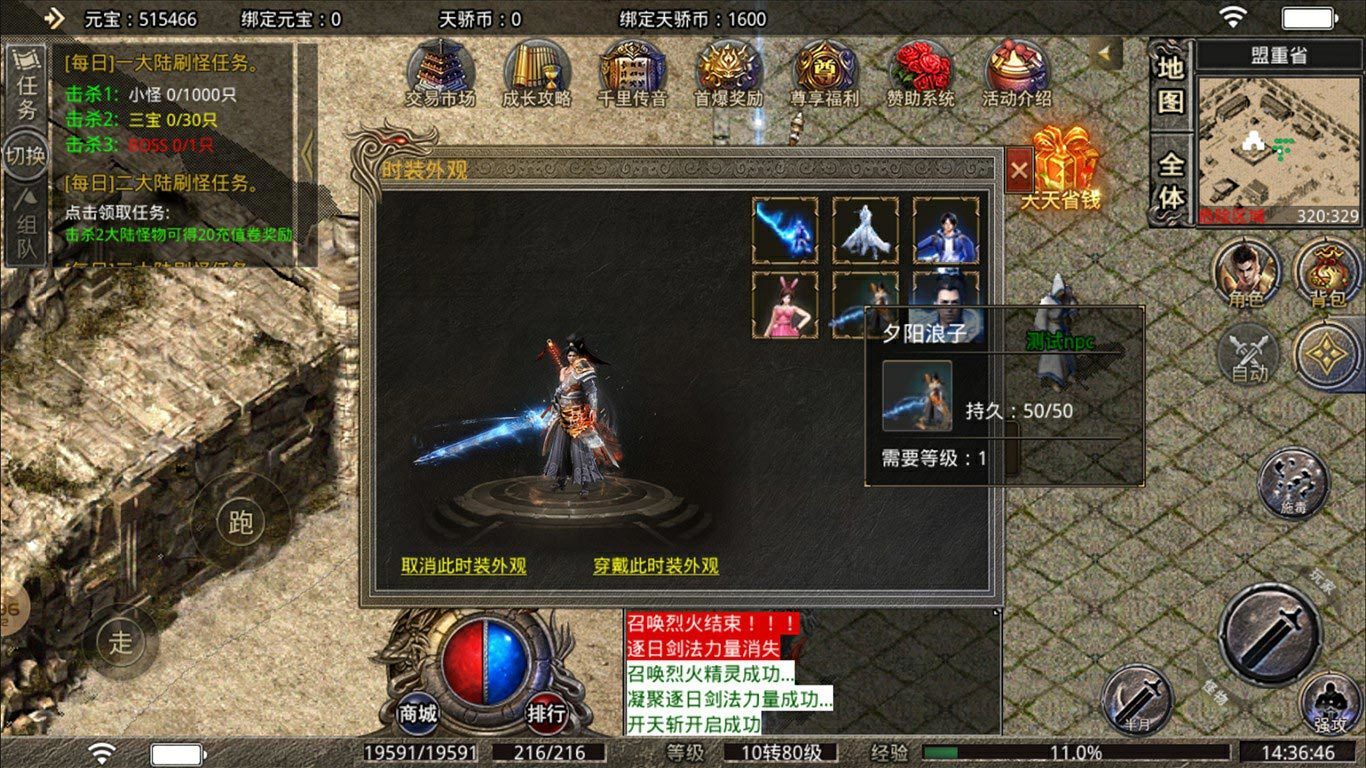Screen dimensions: 1366x768
Task: Select the pink bunny girl costume thumbnail
Action: pyautogui.click(x=785, y=305)
